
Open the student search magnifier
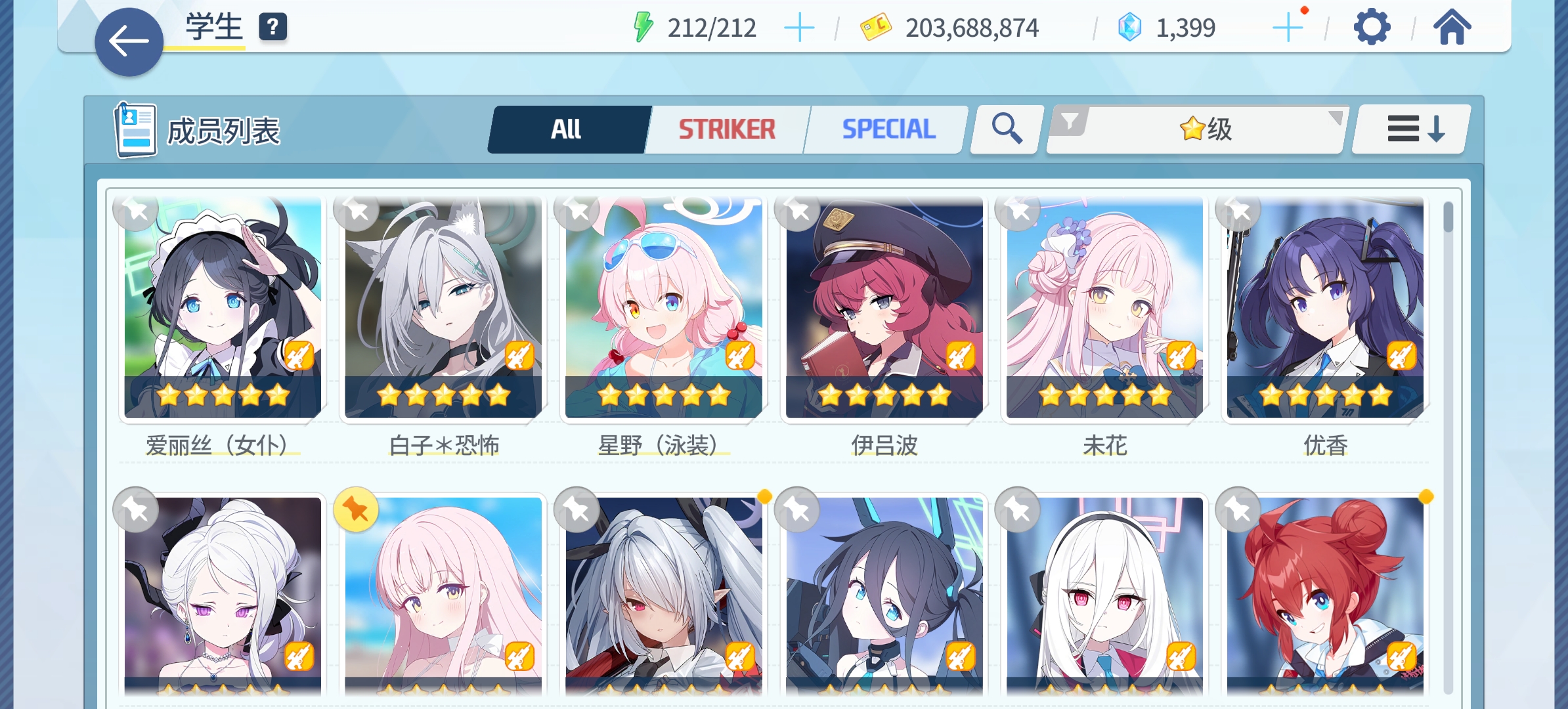(1004, 129)
